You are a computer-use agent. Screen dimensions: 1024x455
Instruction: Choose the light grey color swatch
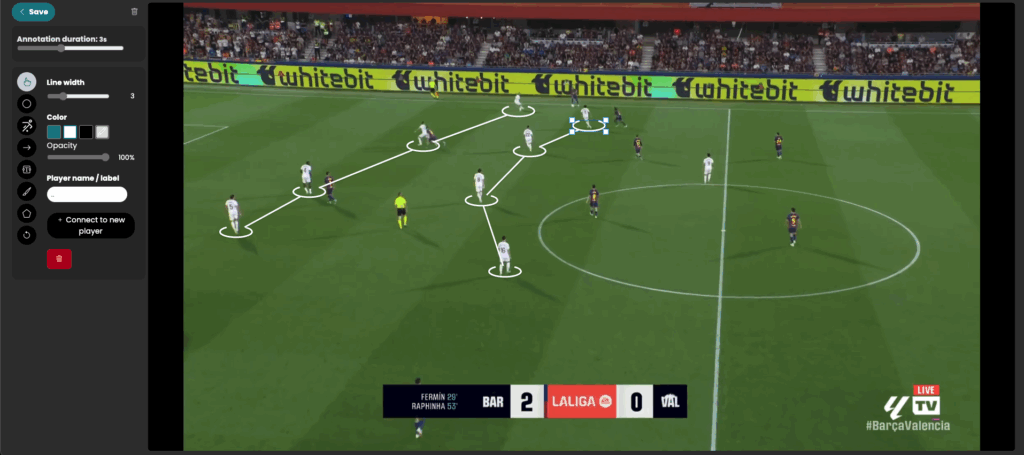pos(102,132)
